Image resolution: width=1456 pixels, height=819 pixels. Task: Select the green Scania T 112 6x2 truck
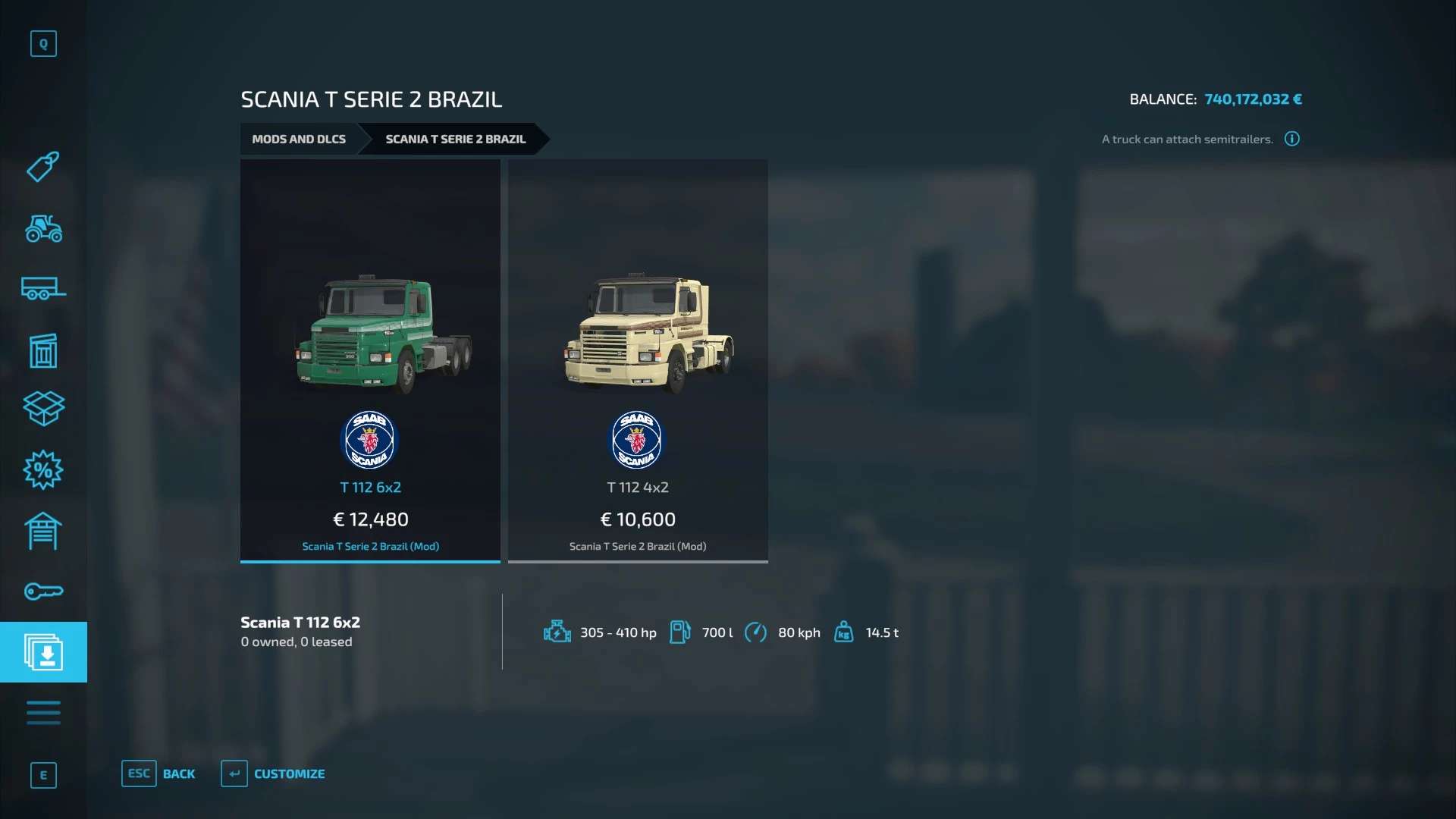(370, 360)
